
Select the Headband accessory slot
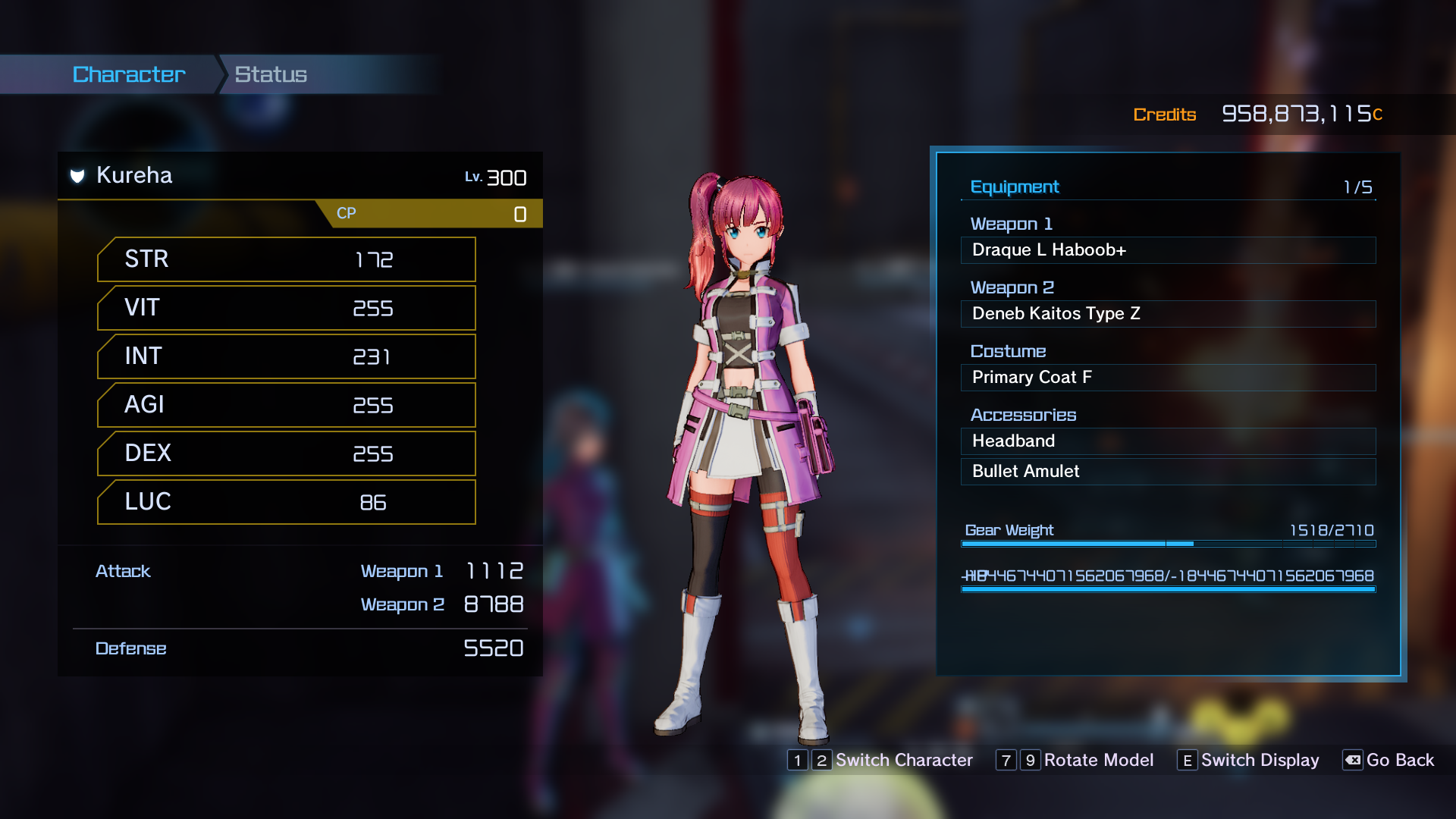tap(1168, 441)
